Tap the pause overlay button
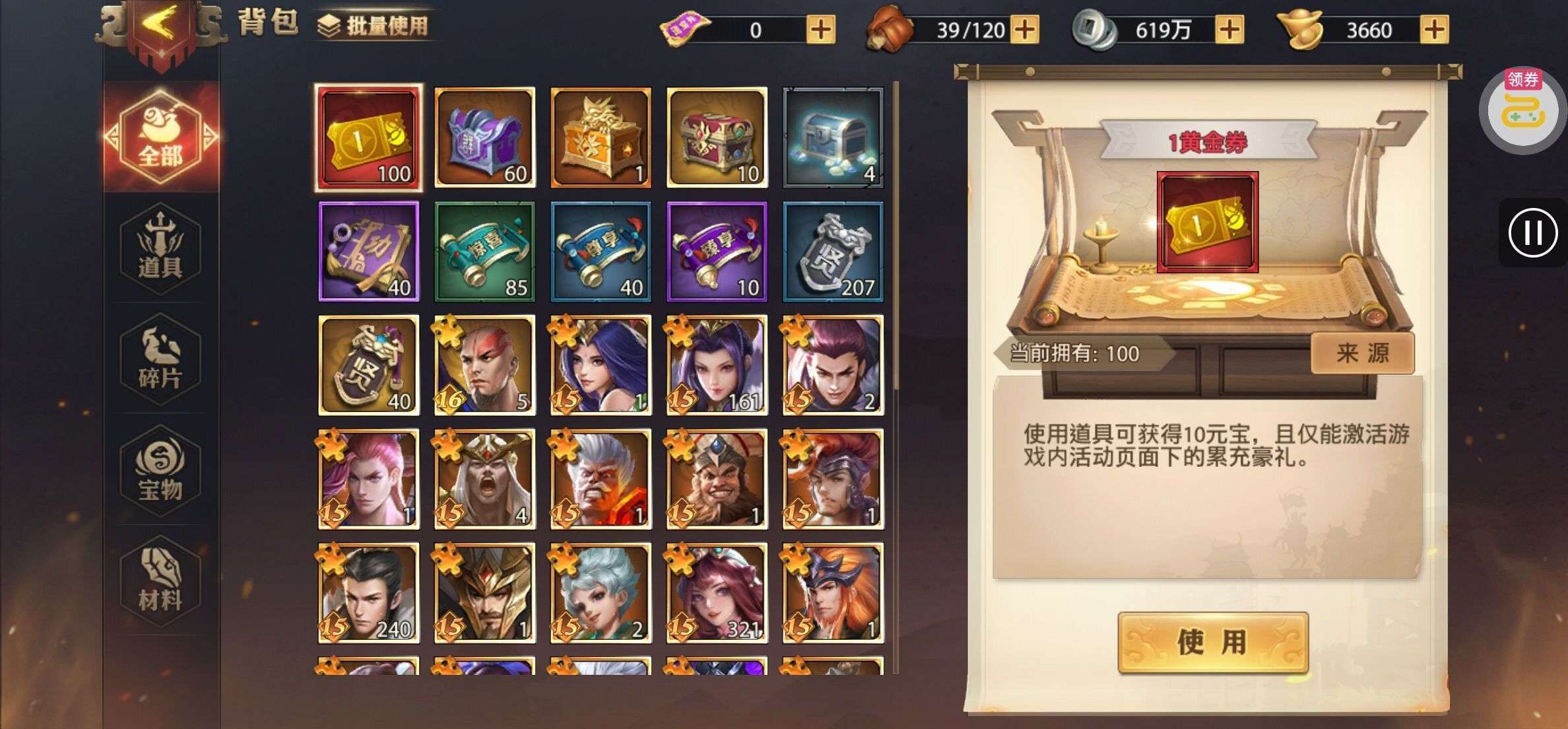1568x729 pixels. coord(1532,233)
